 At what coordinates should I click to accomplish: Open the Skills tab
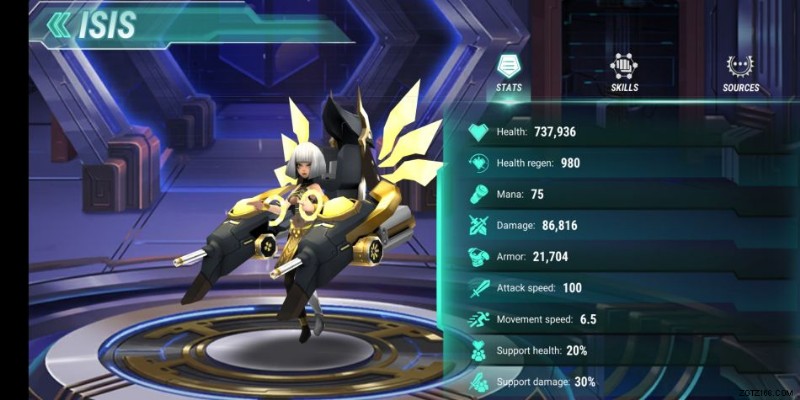pos(625,72)
